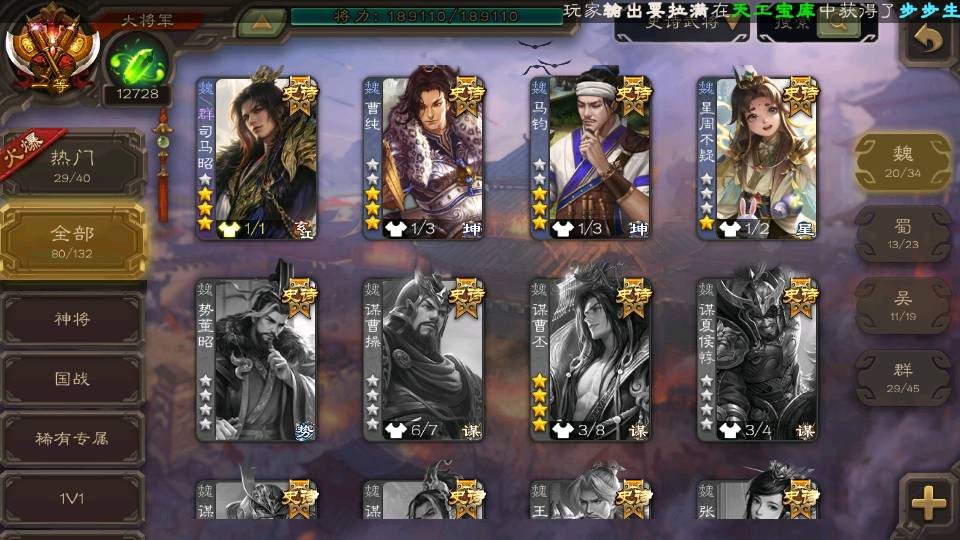Image resolution: width=960 pixels, height=540 pixels.
Task: Choose the 周不疑 general card
Action: pyautogui.click(x=757, y=157)
